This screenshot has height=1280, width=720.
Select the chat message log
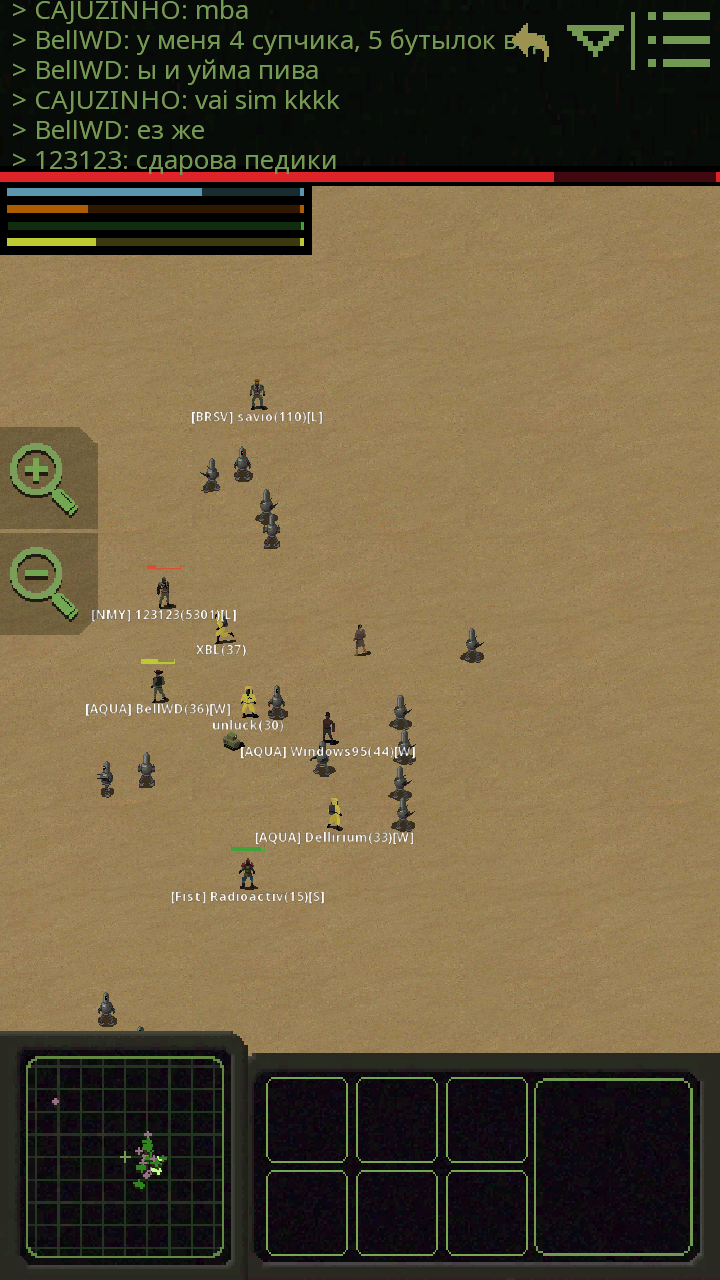click(250, 85)
